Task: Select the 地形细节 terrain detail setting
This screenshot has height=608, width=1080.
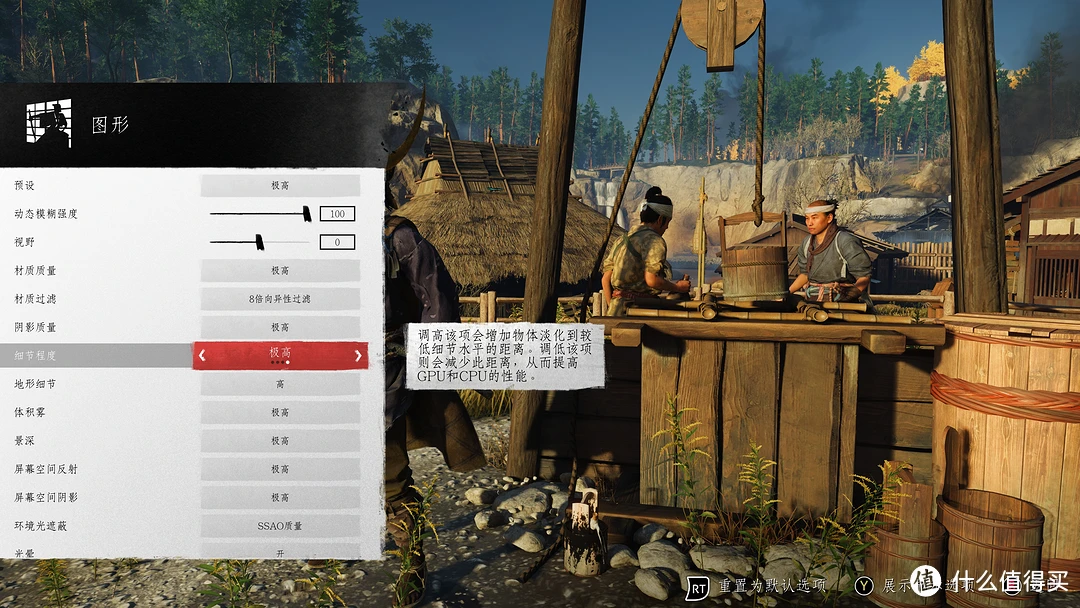Action: click(x=280, y=384)
